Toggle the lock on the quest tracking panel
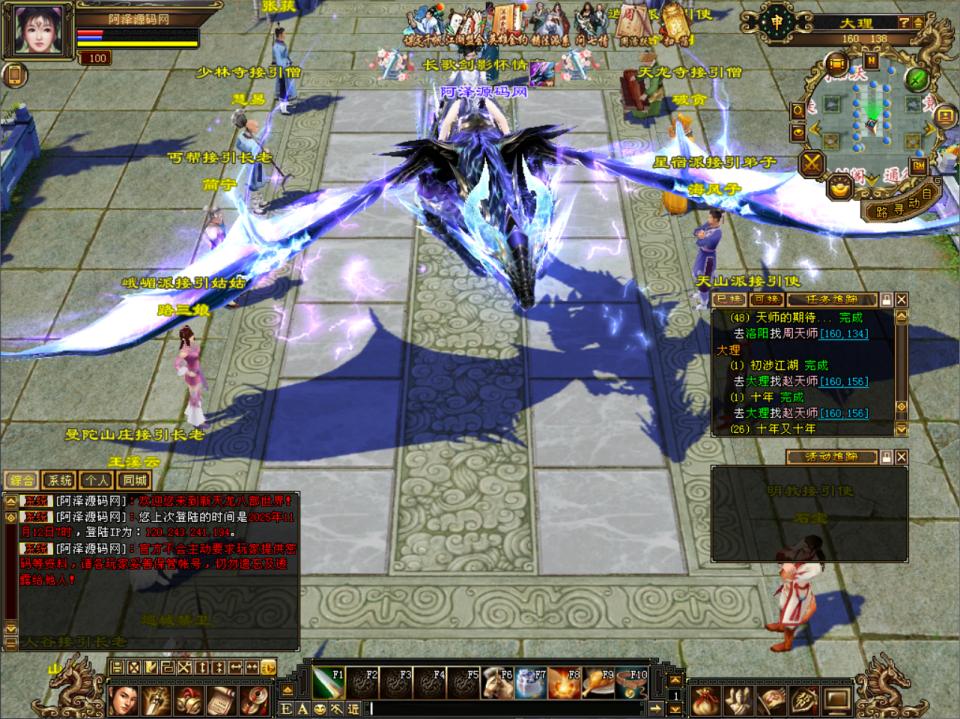 pyautogui.click(x=886, y=299)
